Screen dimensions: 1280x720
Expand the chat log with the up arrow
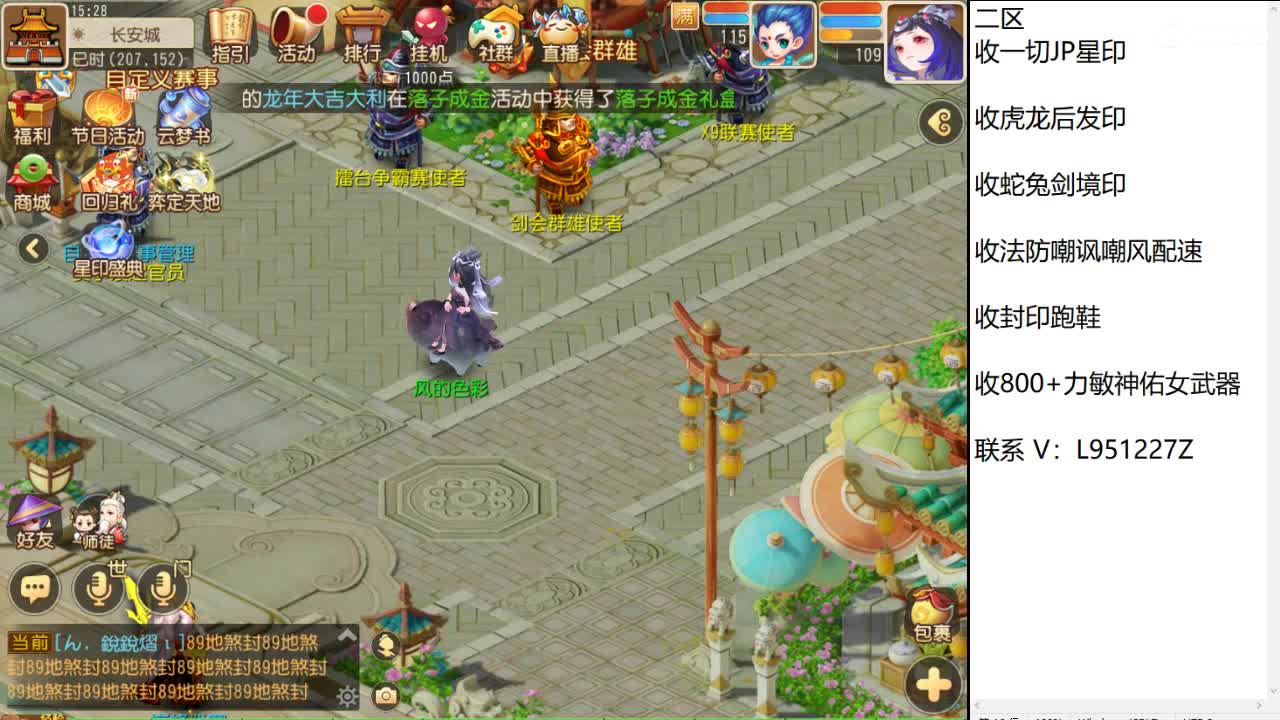click(x=348, y=634)
